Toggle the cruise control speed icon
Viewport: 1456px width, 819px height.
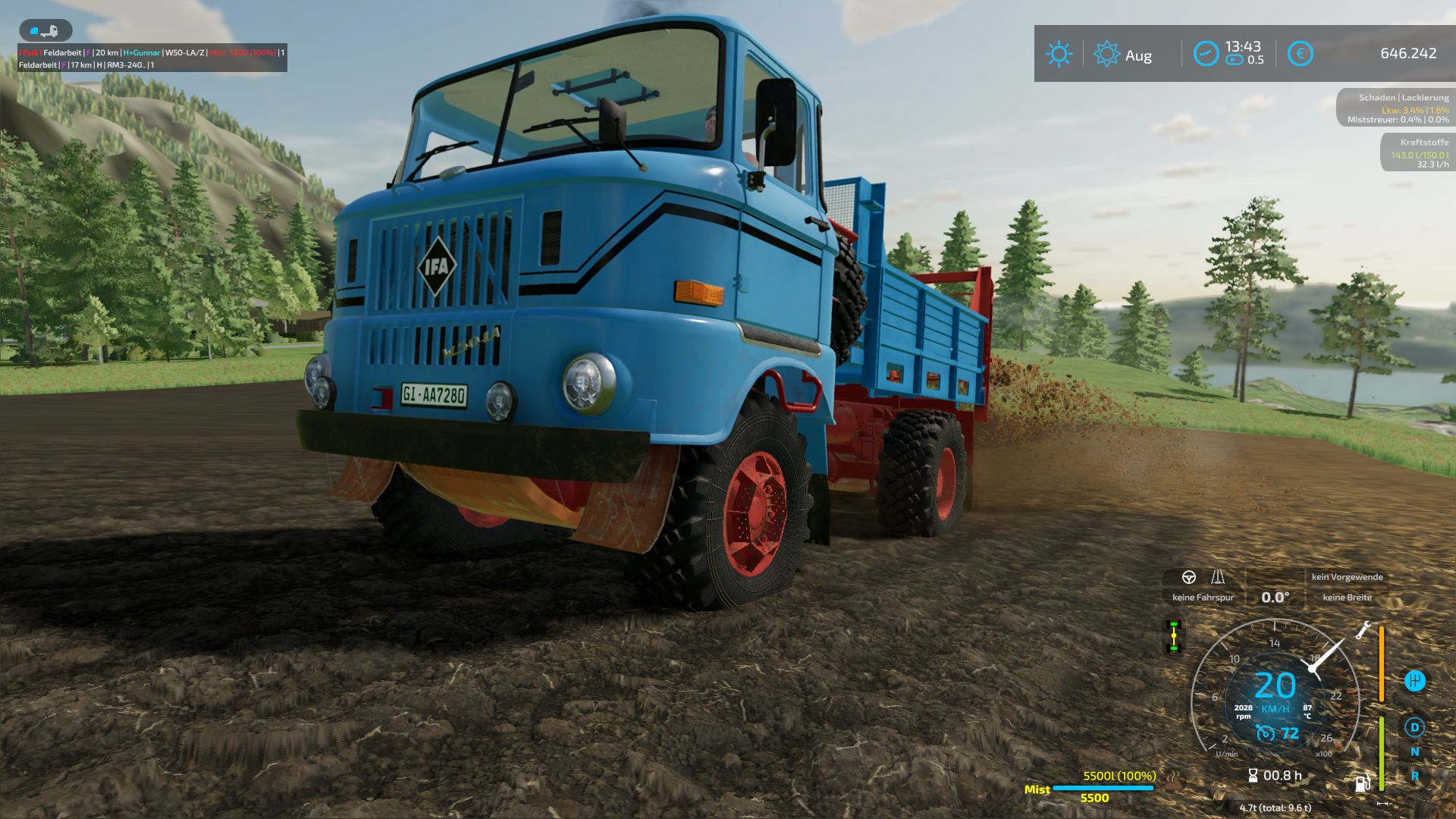(1265, 733)
